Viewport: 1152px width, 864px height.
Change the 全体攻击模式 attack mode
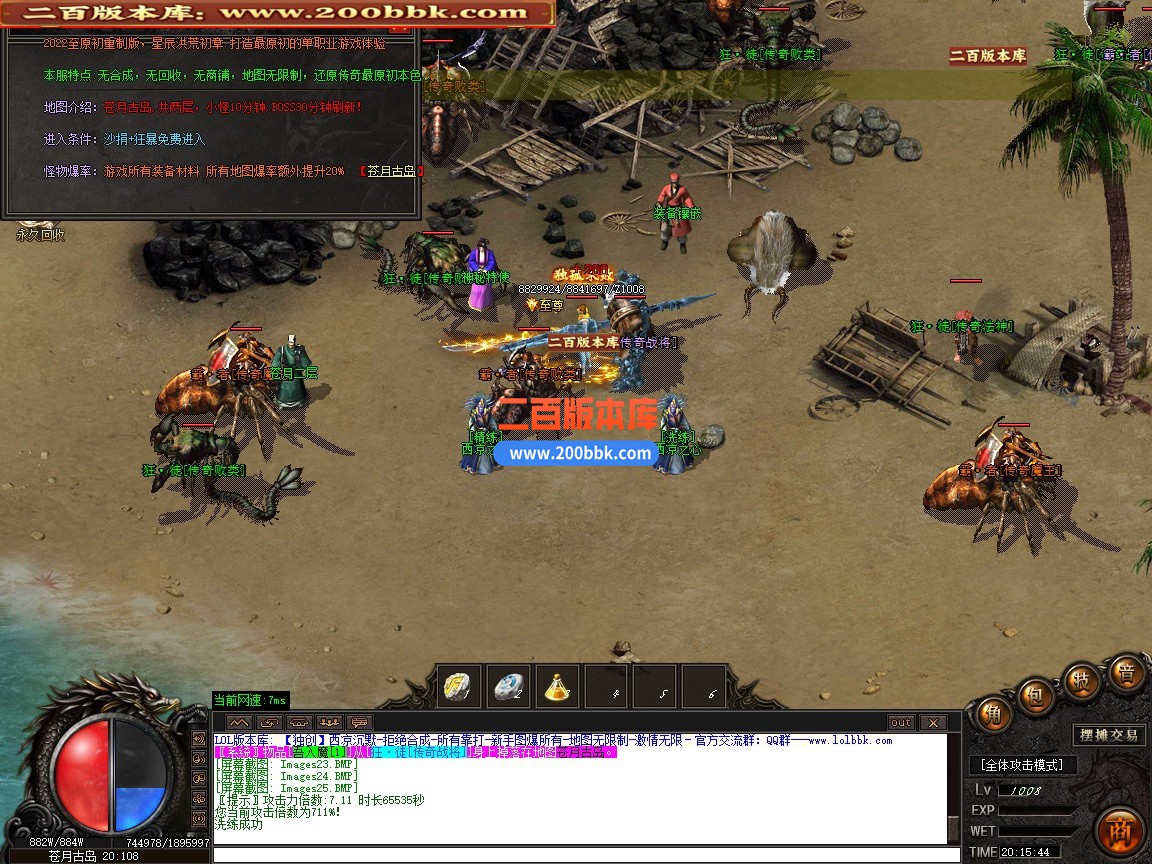point(1022,765)
